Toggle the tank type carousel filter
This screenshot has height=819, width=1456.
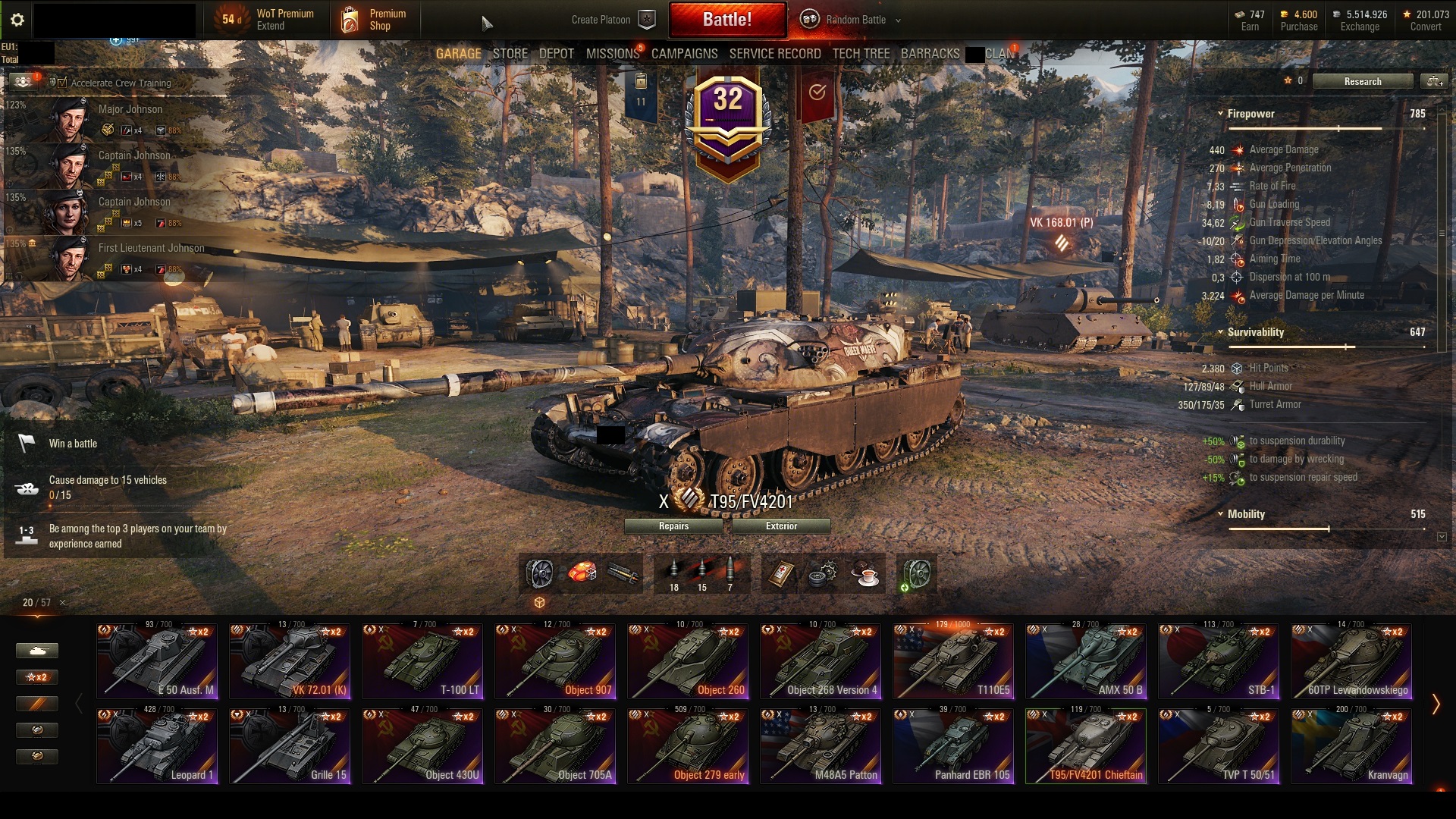[x=37, y=650]
